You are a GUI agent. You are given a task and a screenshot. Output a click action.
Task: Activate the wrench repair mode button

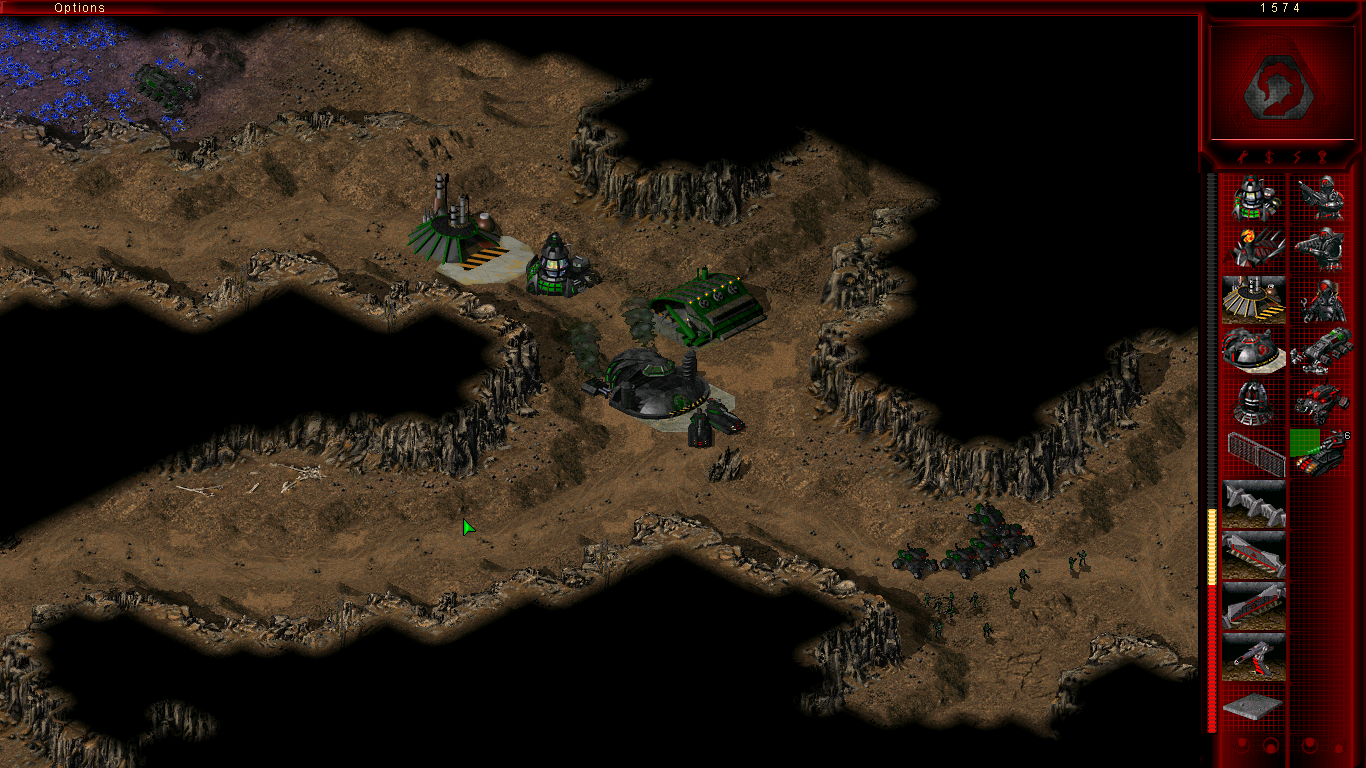pyautogui.click(x=1240, y=157)
